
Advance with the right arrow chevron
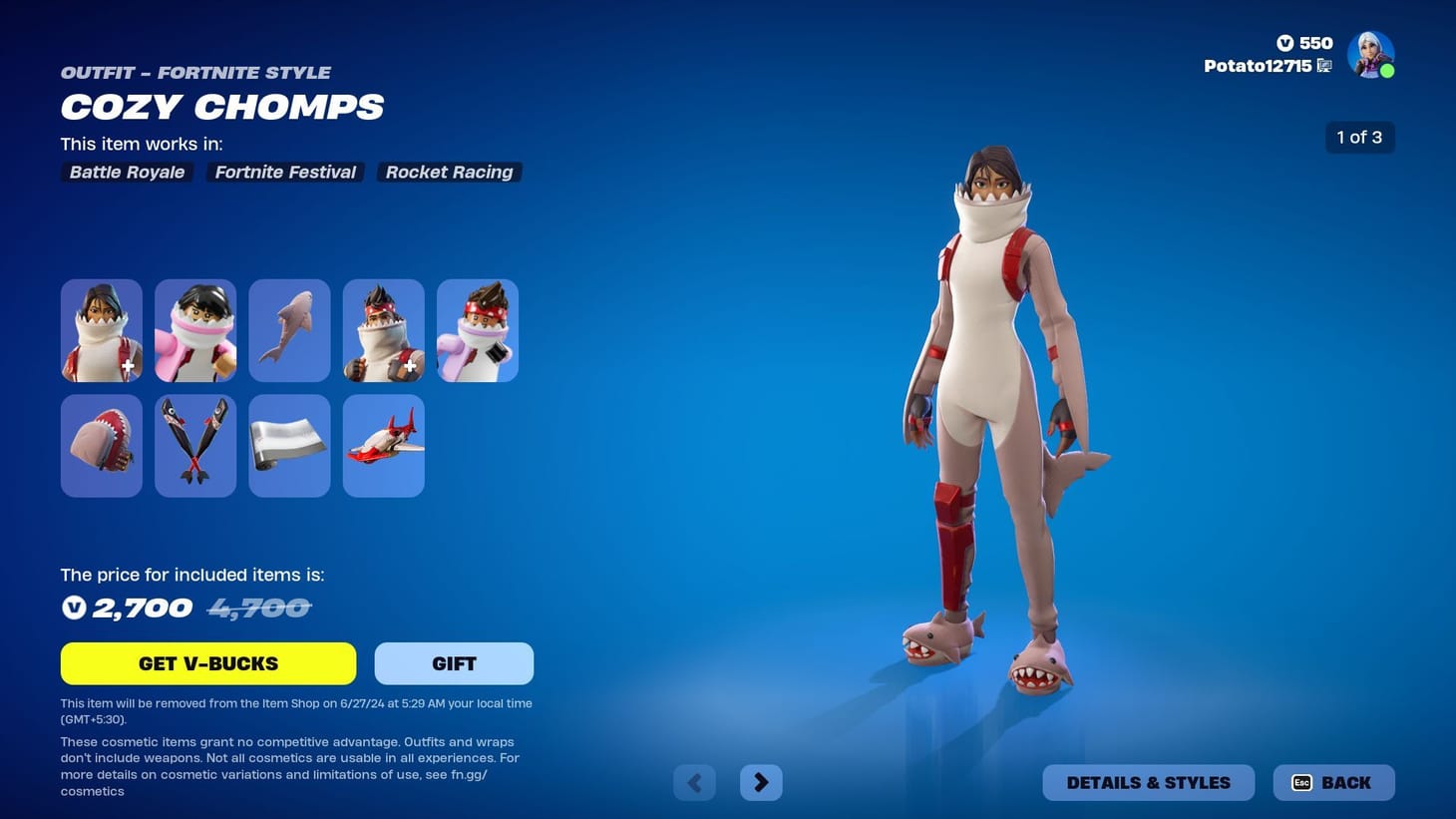(x=761, y=782)
